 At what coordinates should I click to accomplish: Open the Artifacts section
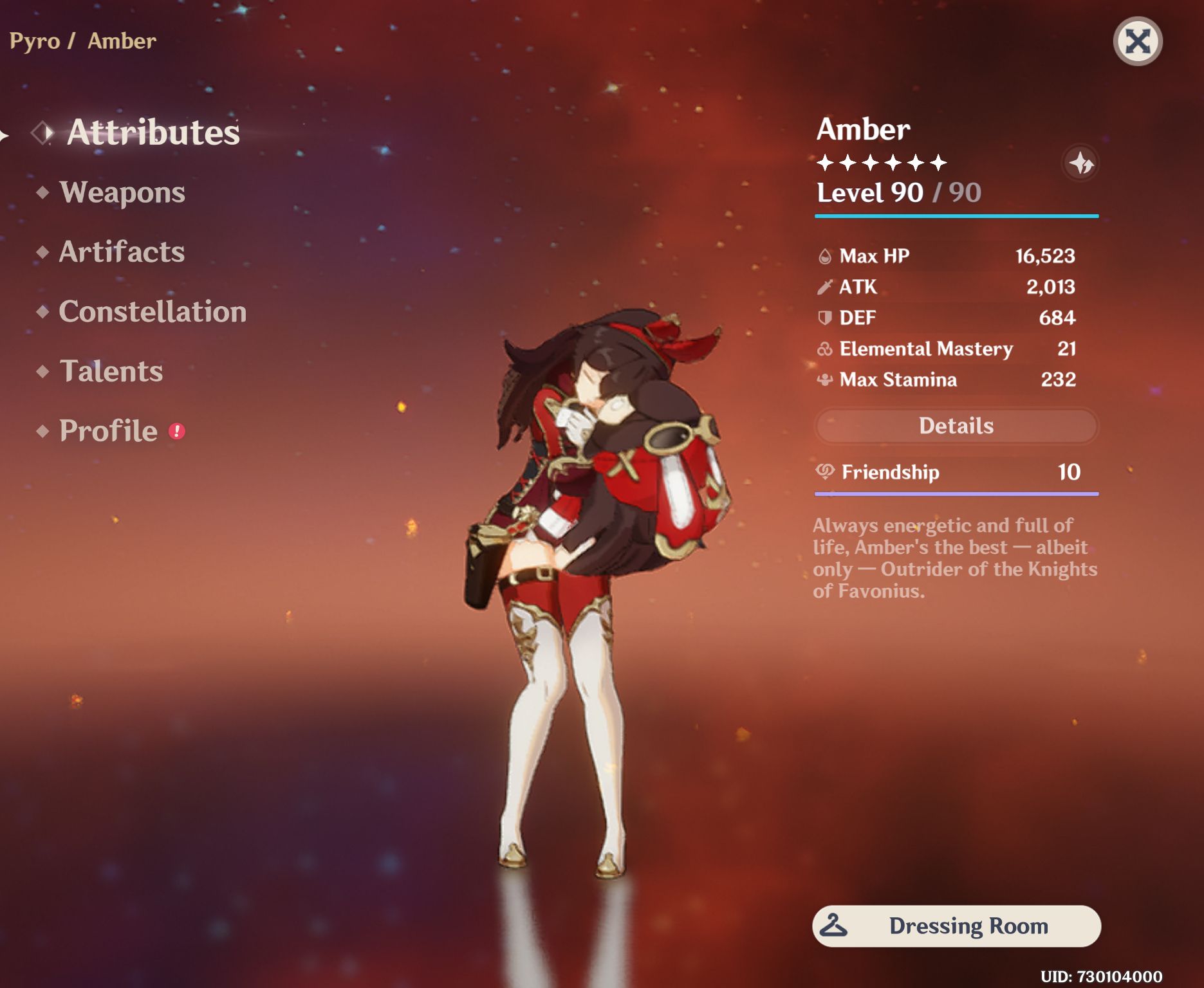coord(121,252)
